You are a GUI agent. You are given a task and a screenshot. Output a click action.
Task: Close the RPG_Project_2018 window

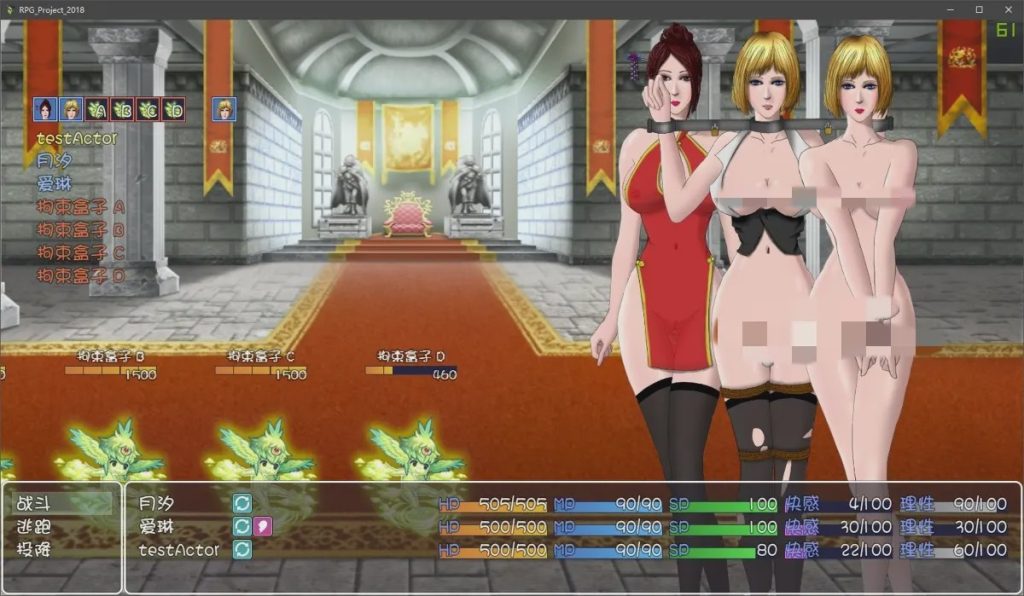(1006, 9)
